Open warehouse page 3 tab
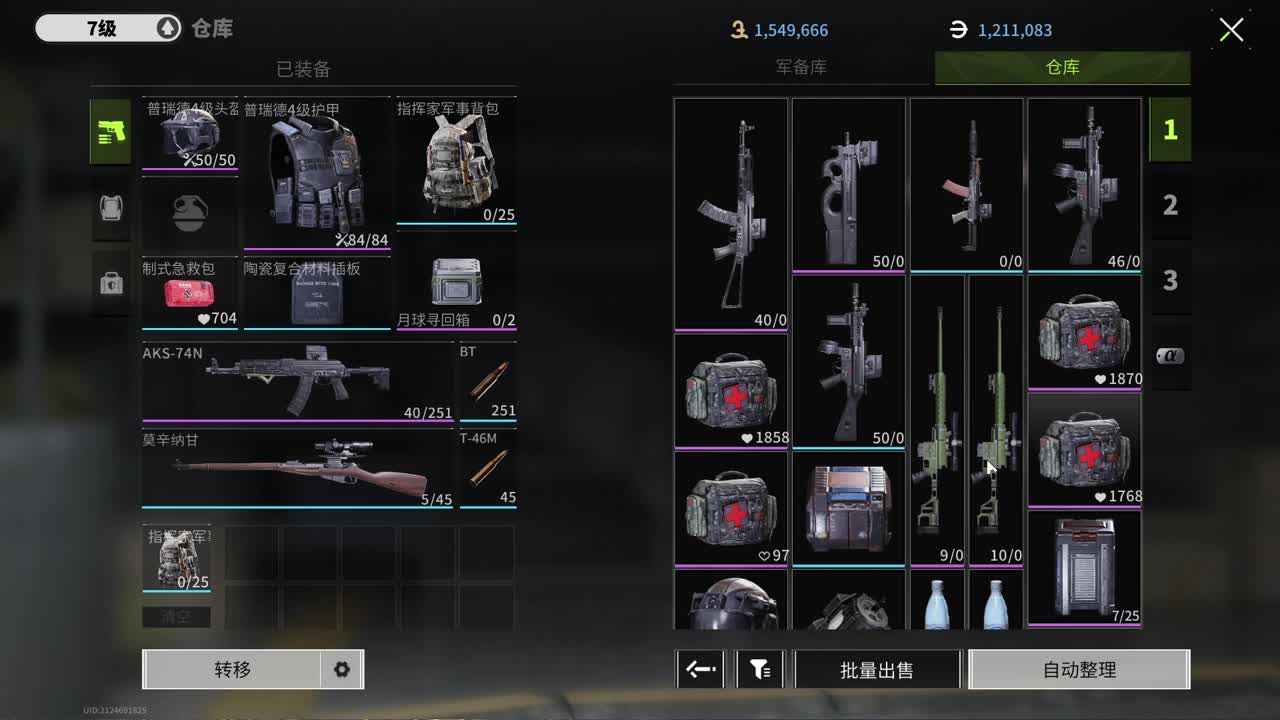This screenshot has height=720, width=1280. [x=1170, y=280]
